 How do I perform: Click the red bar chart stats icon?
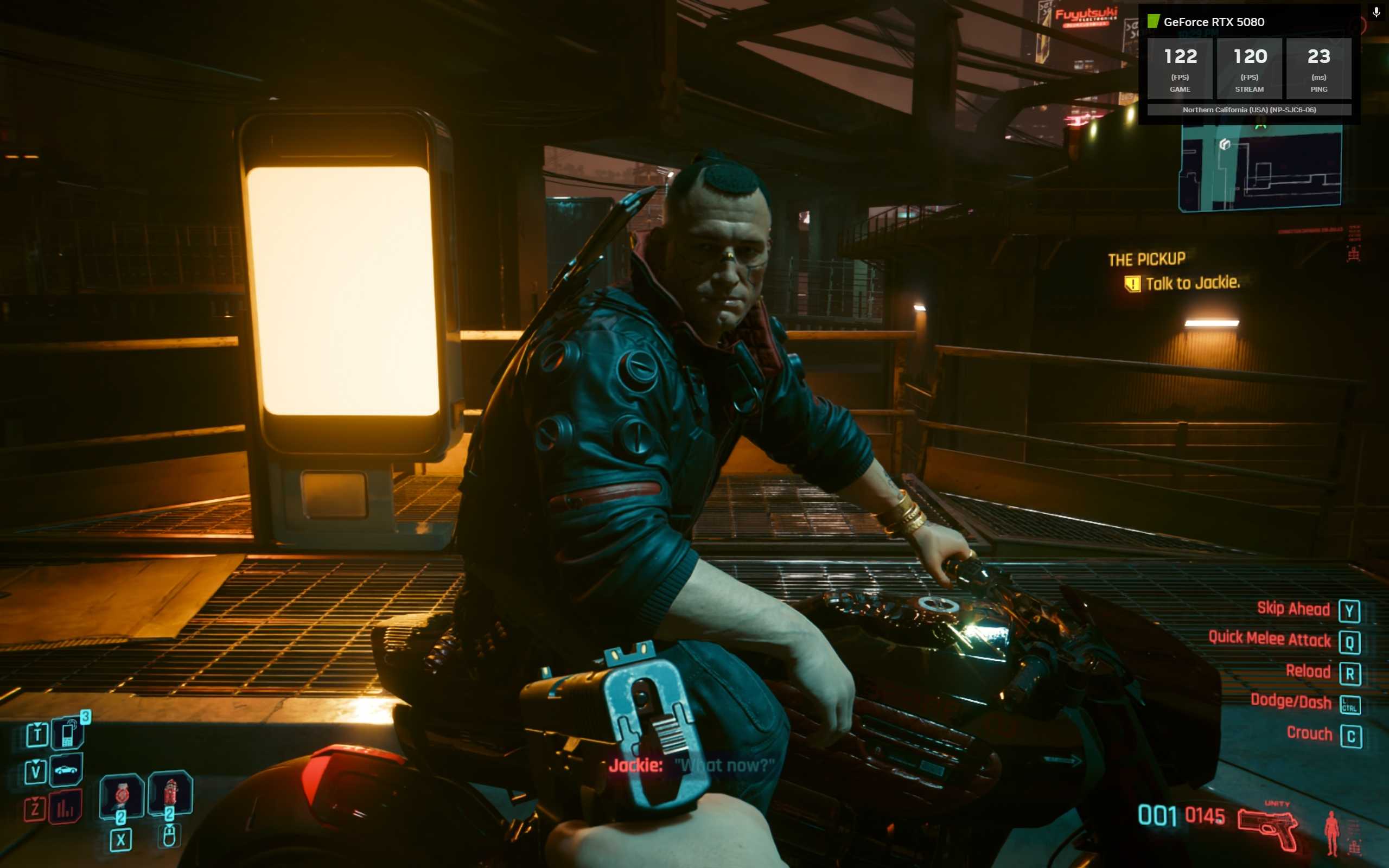pos(65,808)
